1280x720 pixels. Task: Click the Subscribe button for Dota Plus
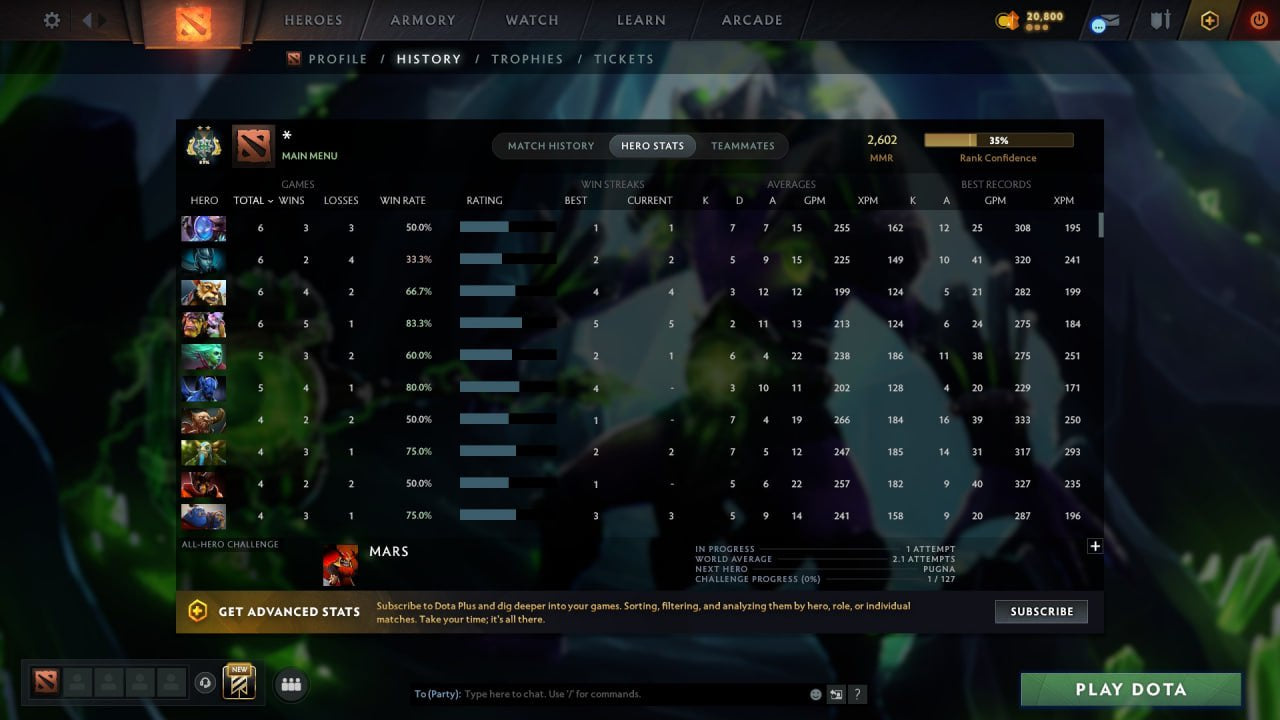1041,611
